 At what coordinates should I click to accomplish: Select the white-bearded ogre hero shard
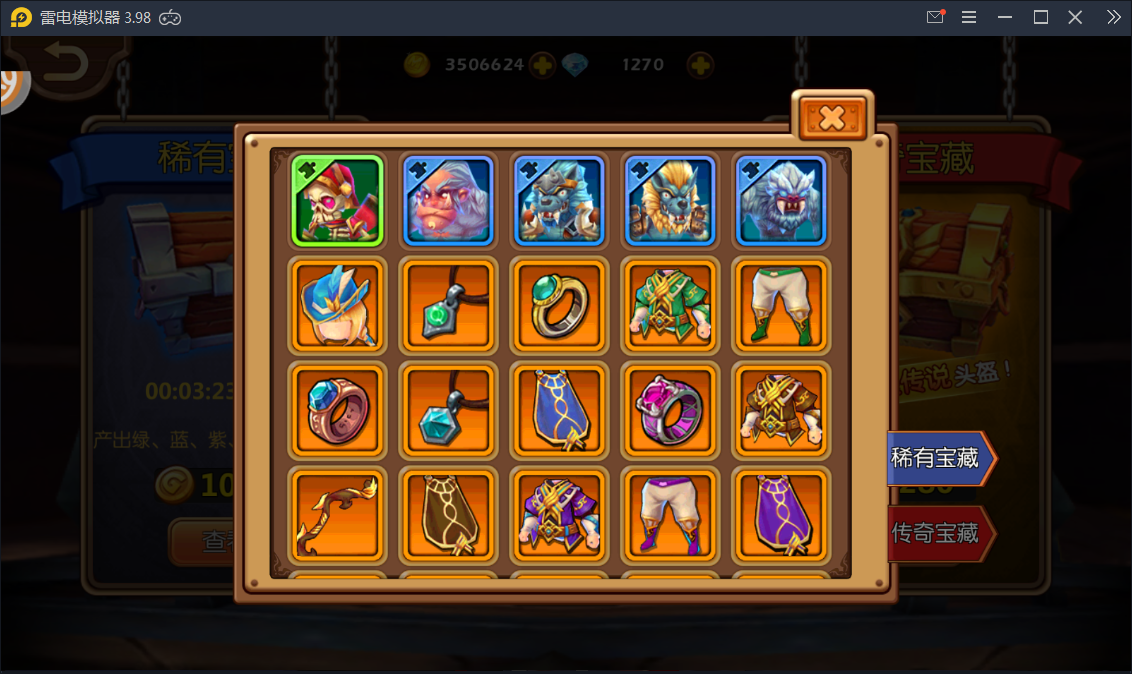(448, 200)
